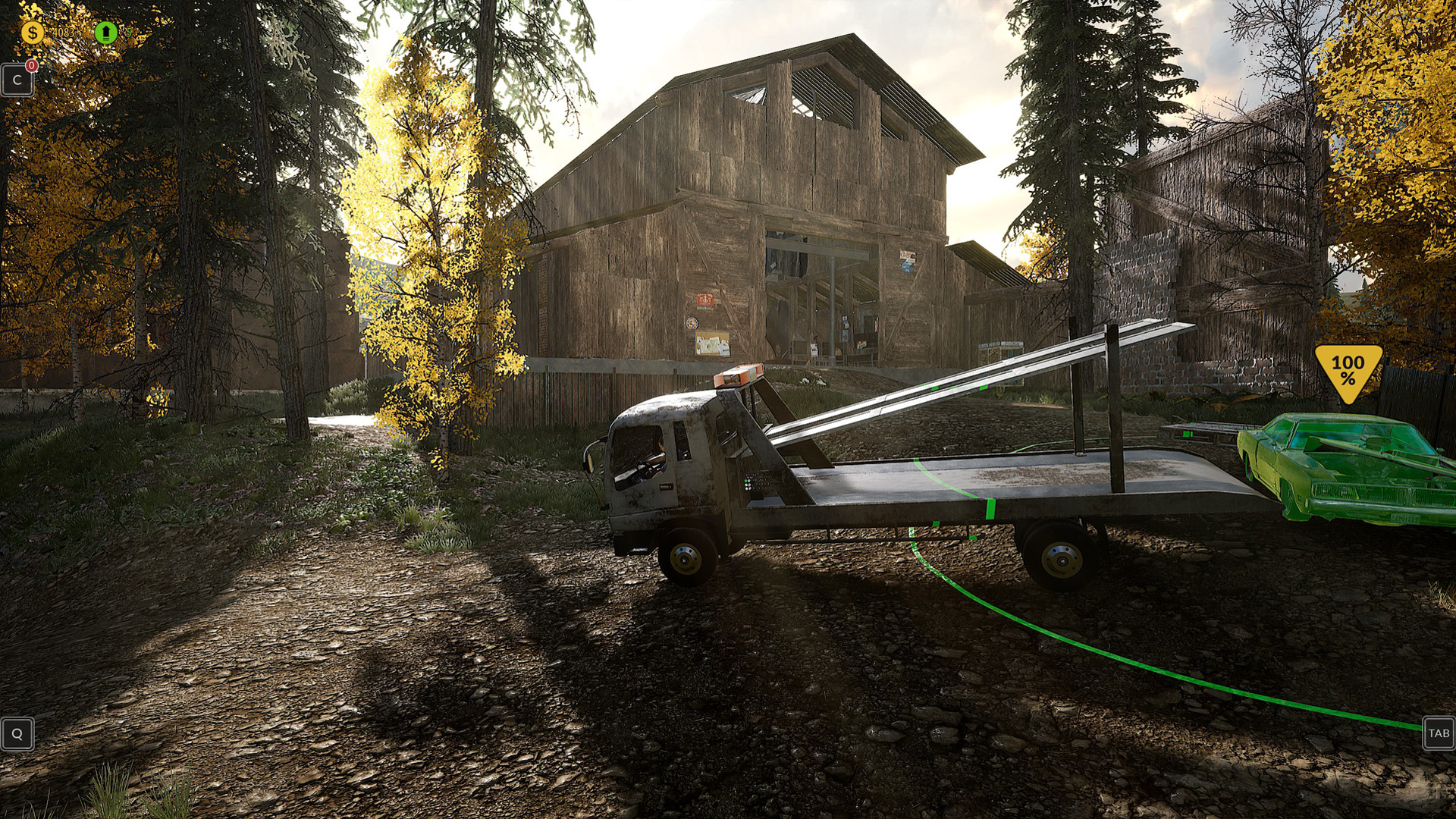This screenshot has width=1456, height=819.
Task: Click the money amount 4083 display
Action: [x=63, y=32]
